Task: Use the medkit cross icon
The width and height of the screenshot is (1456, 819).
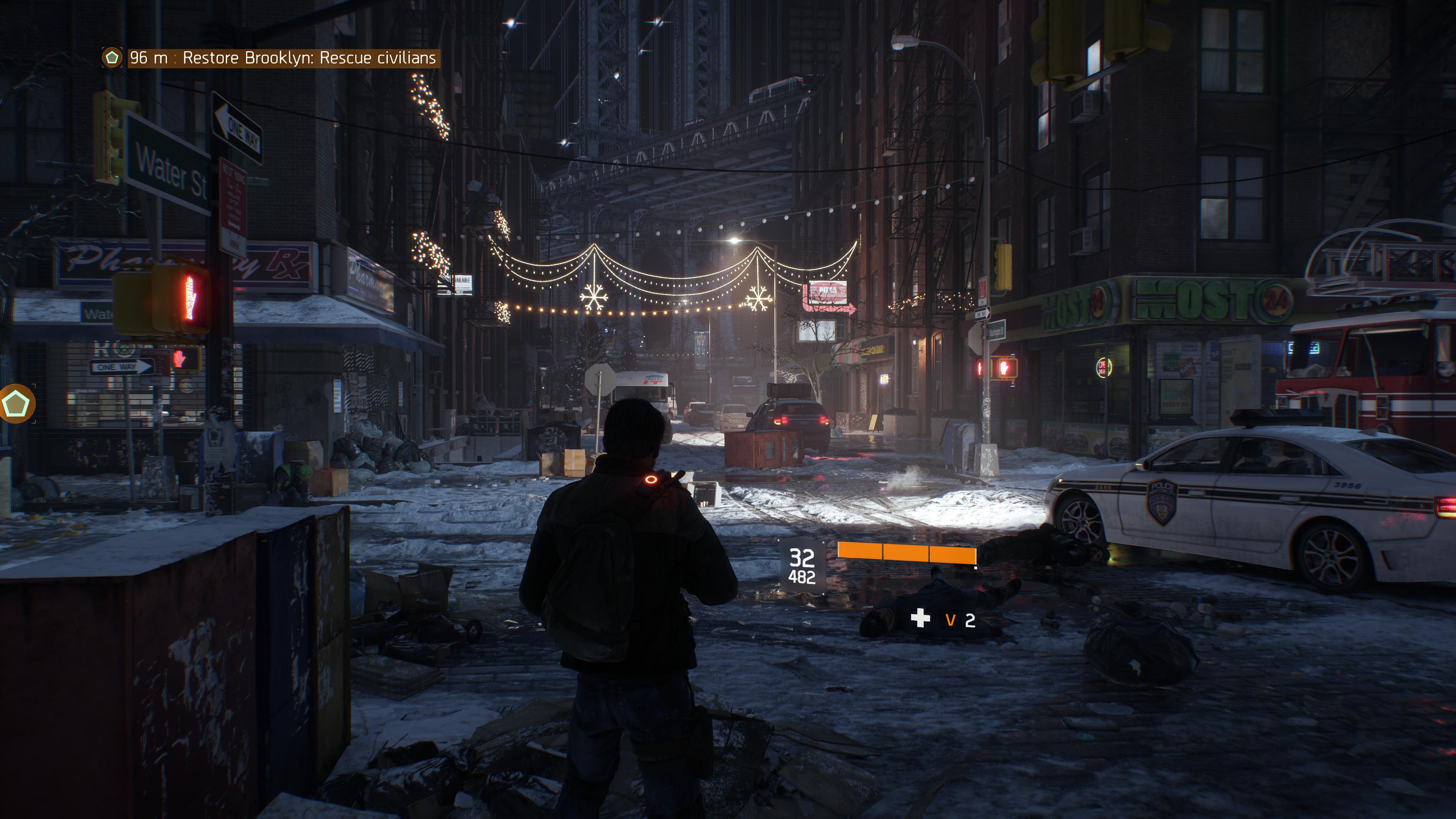Action: tap(920, 618)
